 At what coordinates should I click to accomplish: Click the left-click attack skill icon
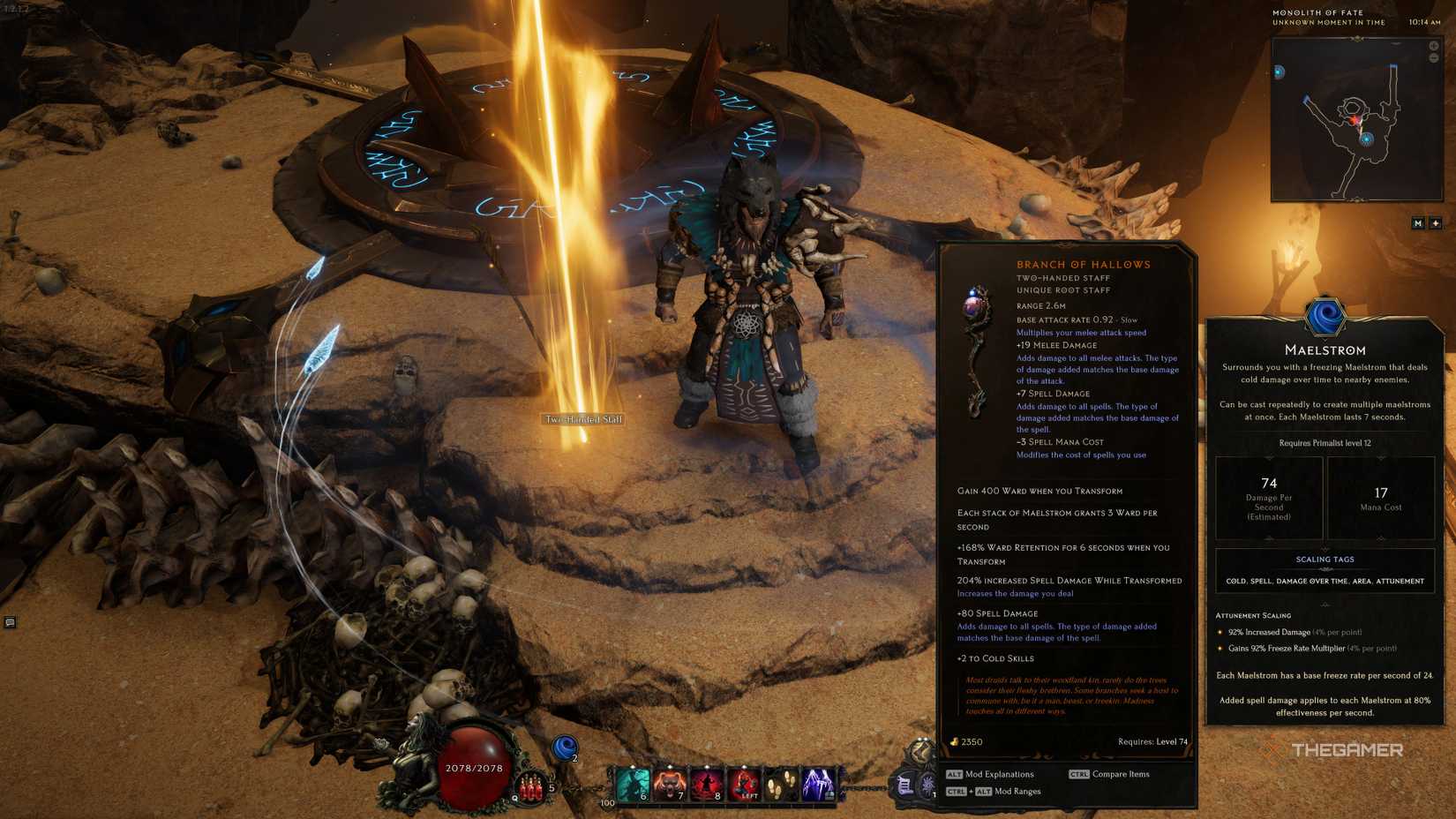click(746, 784)
